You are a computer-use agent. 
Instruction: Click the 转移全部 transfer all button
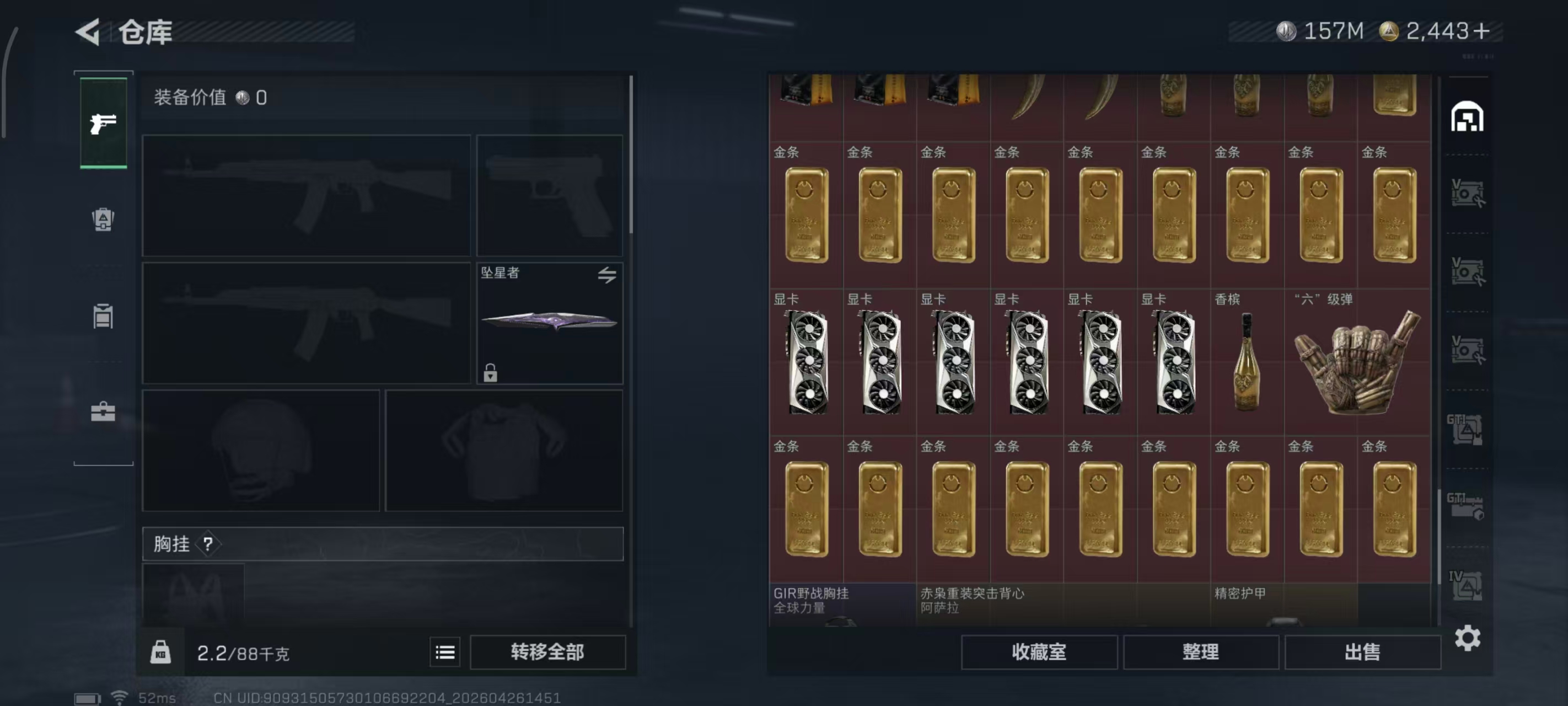(x=547, y=652)
